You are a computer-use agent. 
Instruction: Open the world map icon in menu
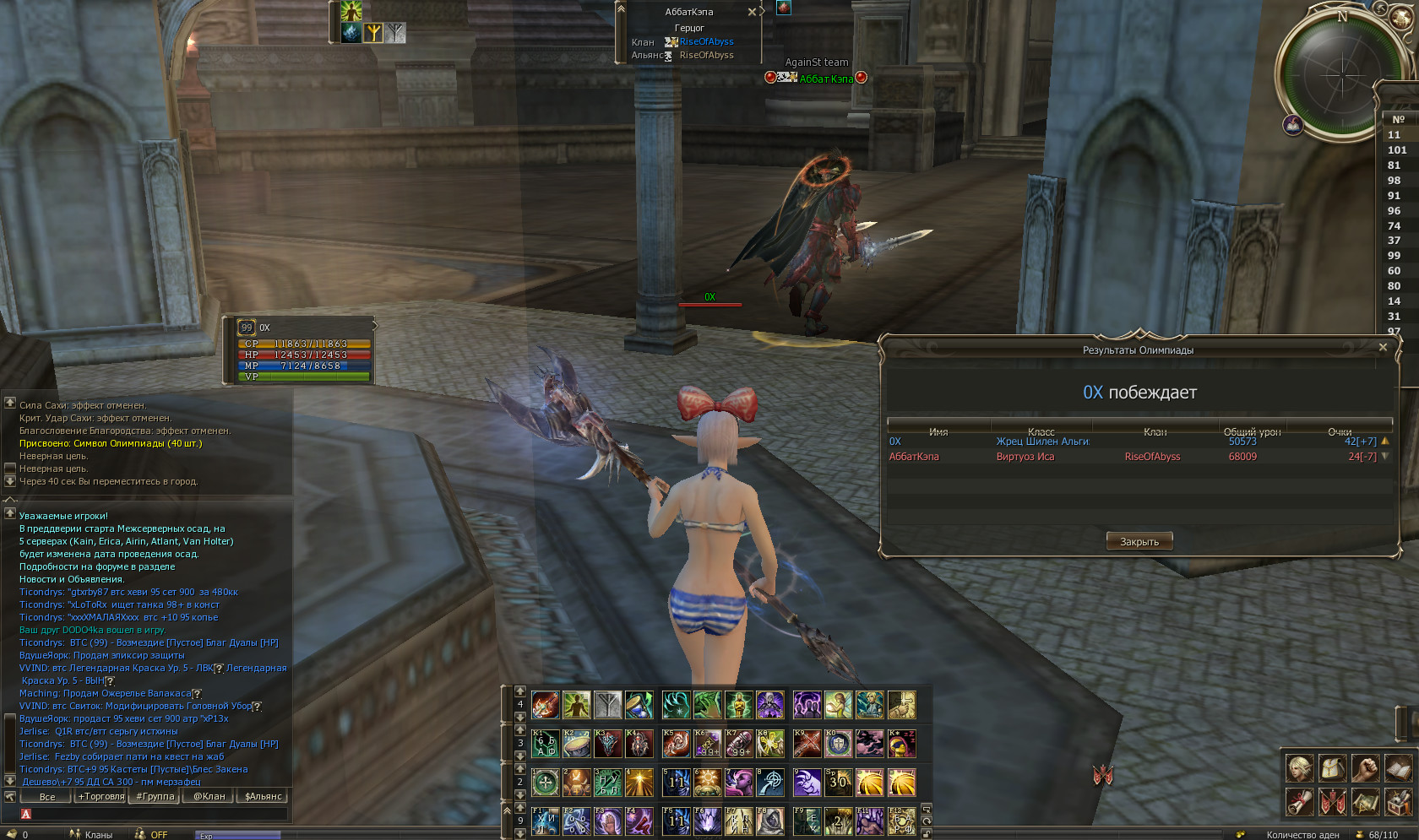click(1365, 801)
